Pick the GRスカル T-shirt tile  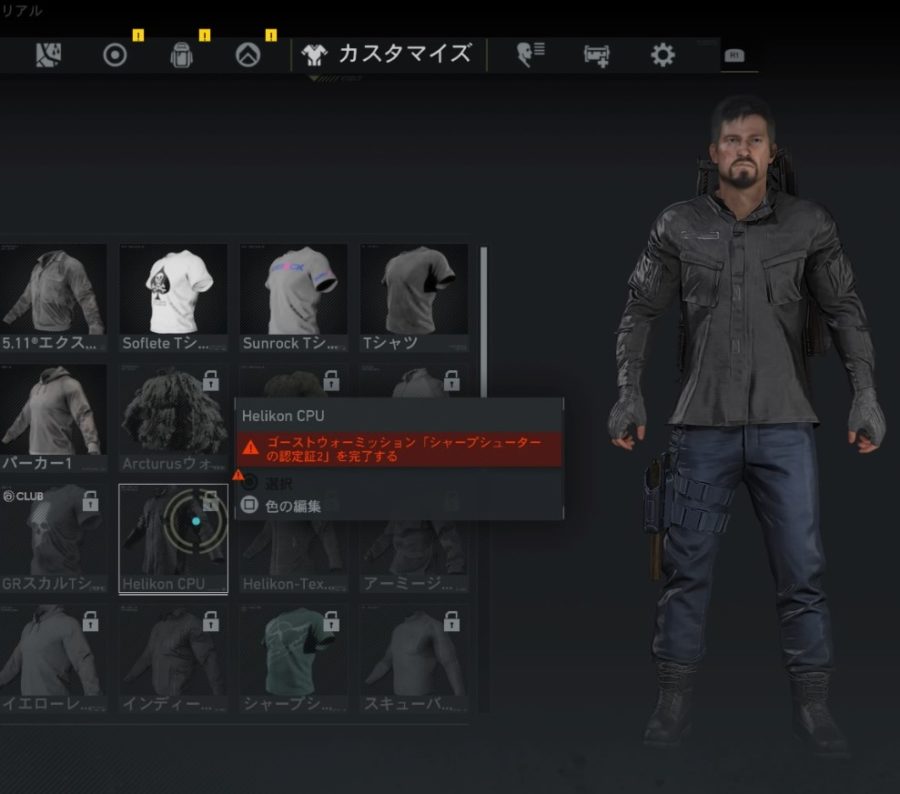pos(53,538)
